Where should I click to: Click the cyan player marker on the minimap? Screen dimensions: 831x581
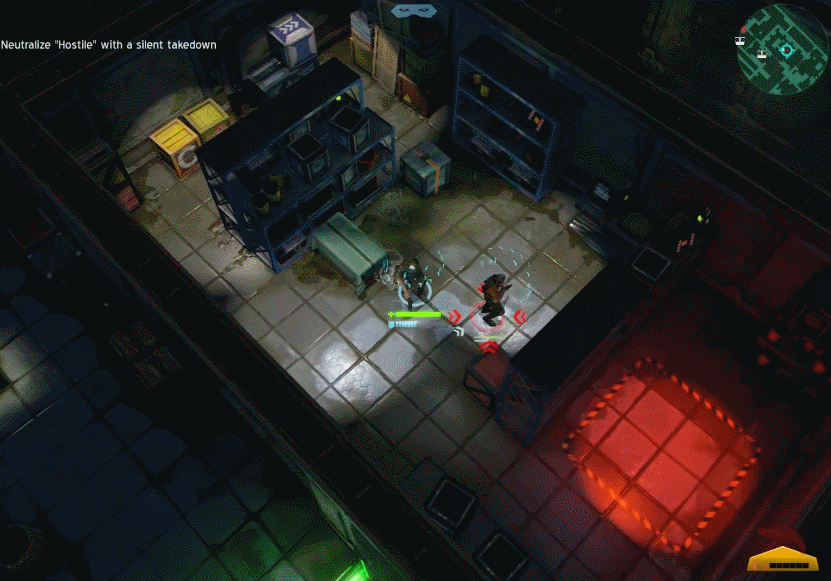786,49
